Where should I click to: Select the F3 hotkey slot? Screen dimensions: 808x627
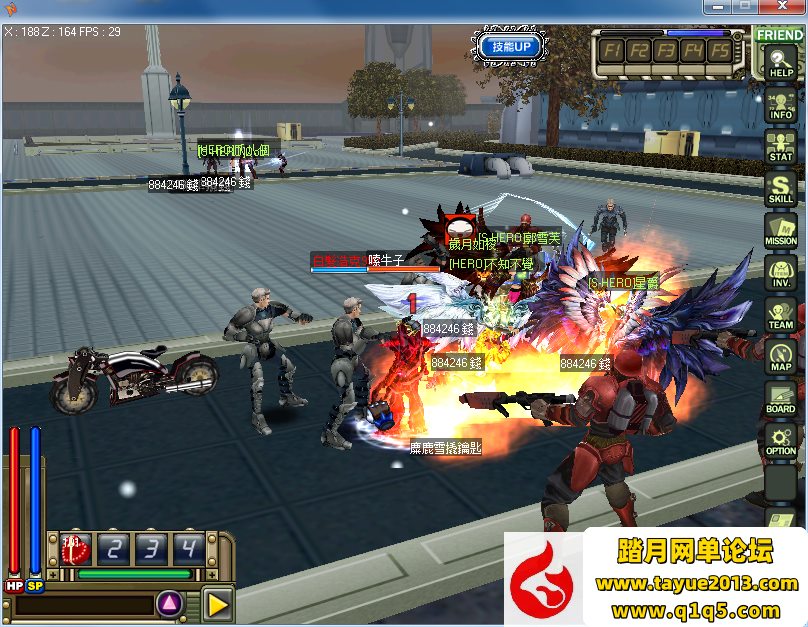tap(666, 50)
